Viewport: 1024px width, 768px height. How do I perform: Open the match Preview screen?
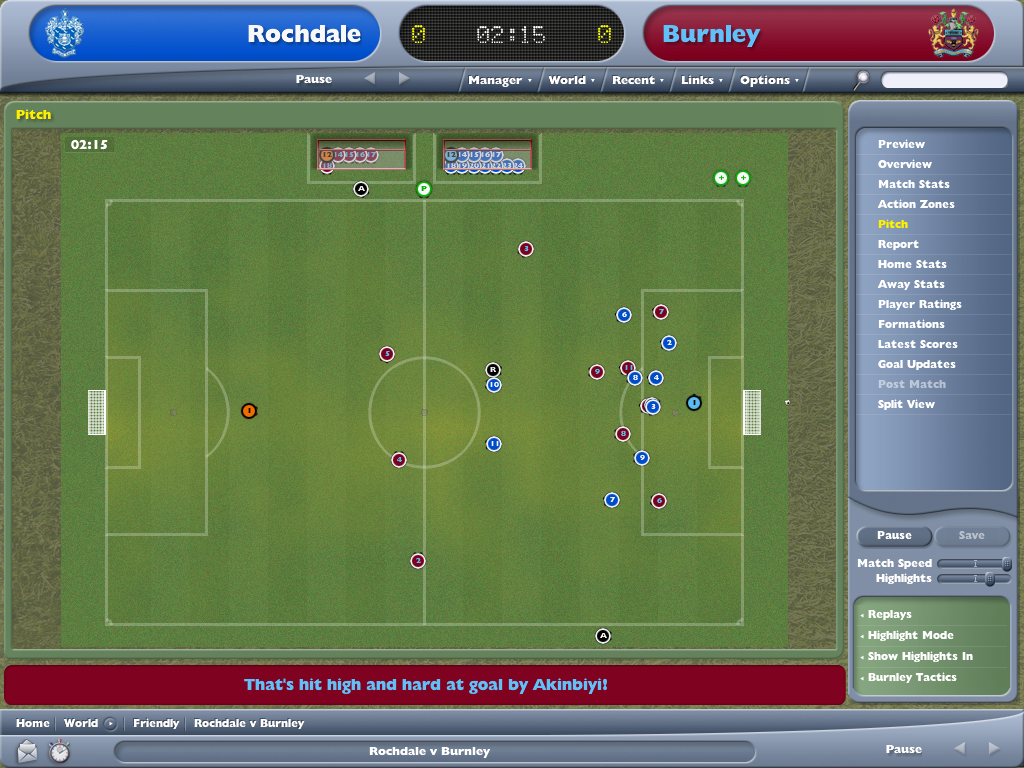point(901,144)
